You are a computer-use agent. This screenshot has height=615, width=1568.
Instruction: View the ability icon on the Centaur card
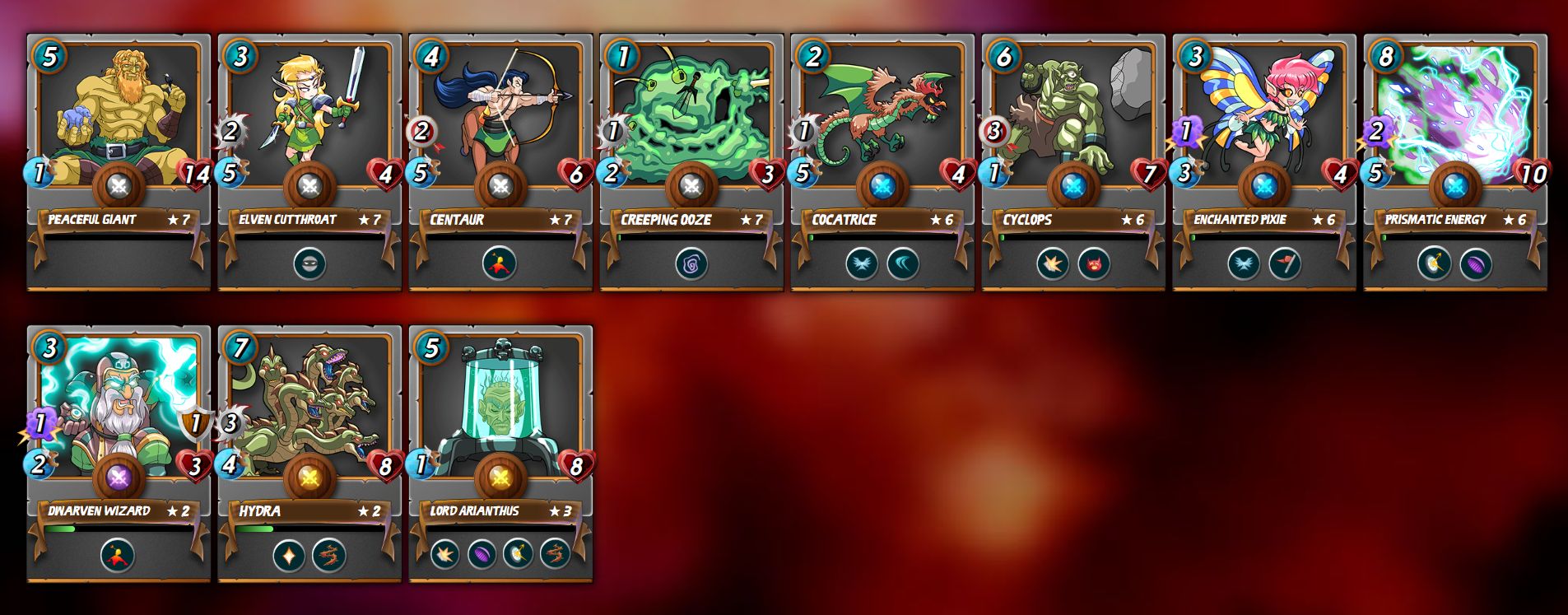(x=500, y=264)
